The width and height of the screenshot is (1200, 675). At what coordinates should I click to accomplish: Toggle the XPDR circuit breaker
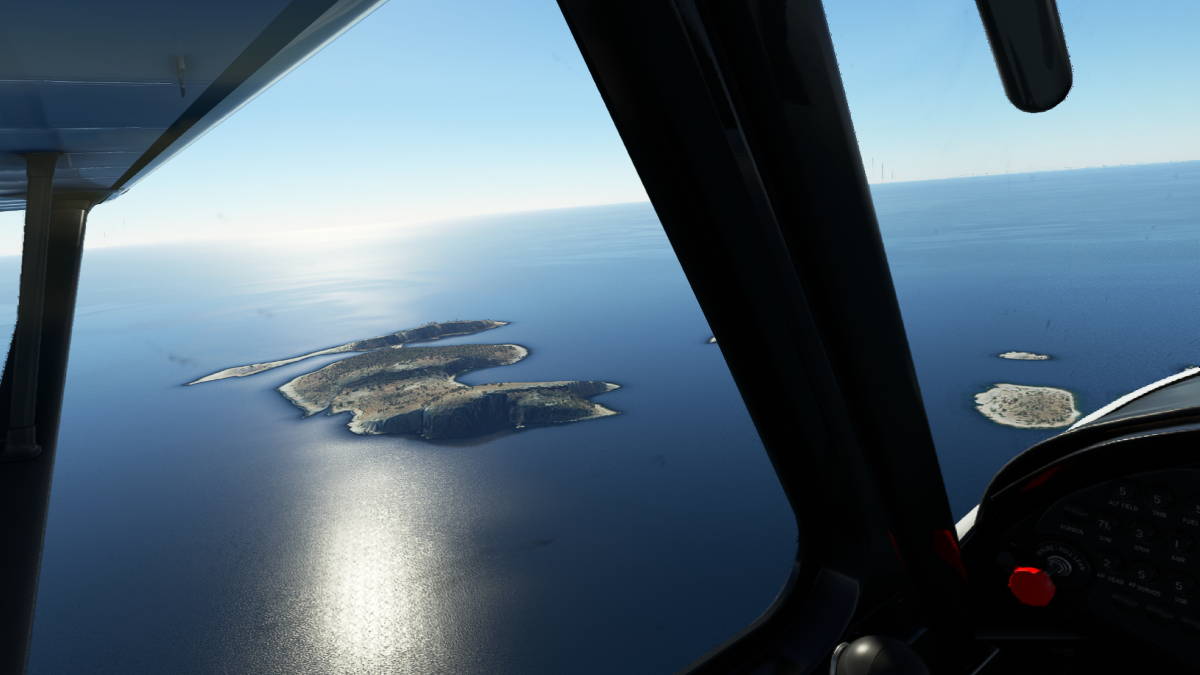pos(1139,533)
